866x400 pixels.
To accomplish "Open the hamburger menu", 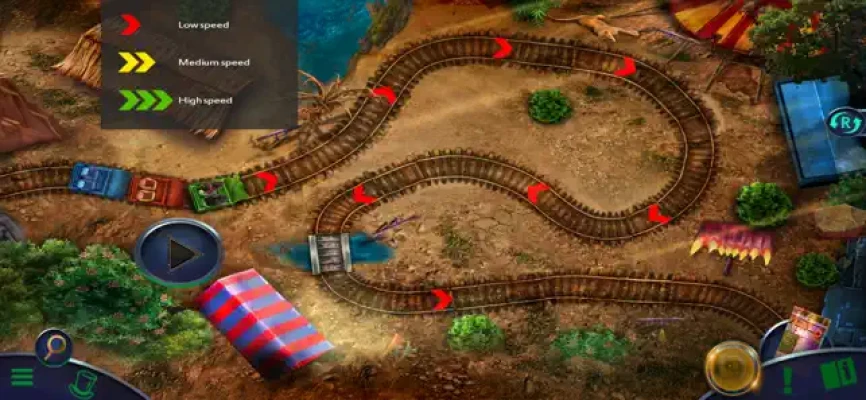I will 22,378.
